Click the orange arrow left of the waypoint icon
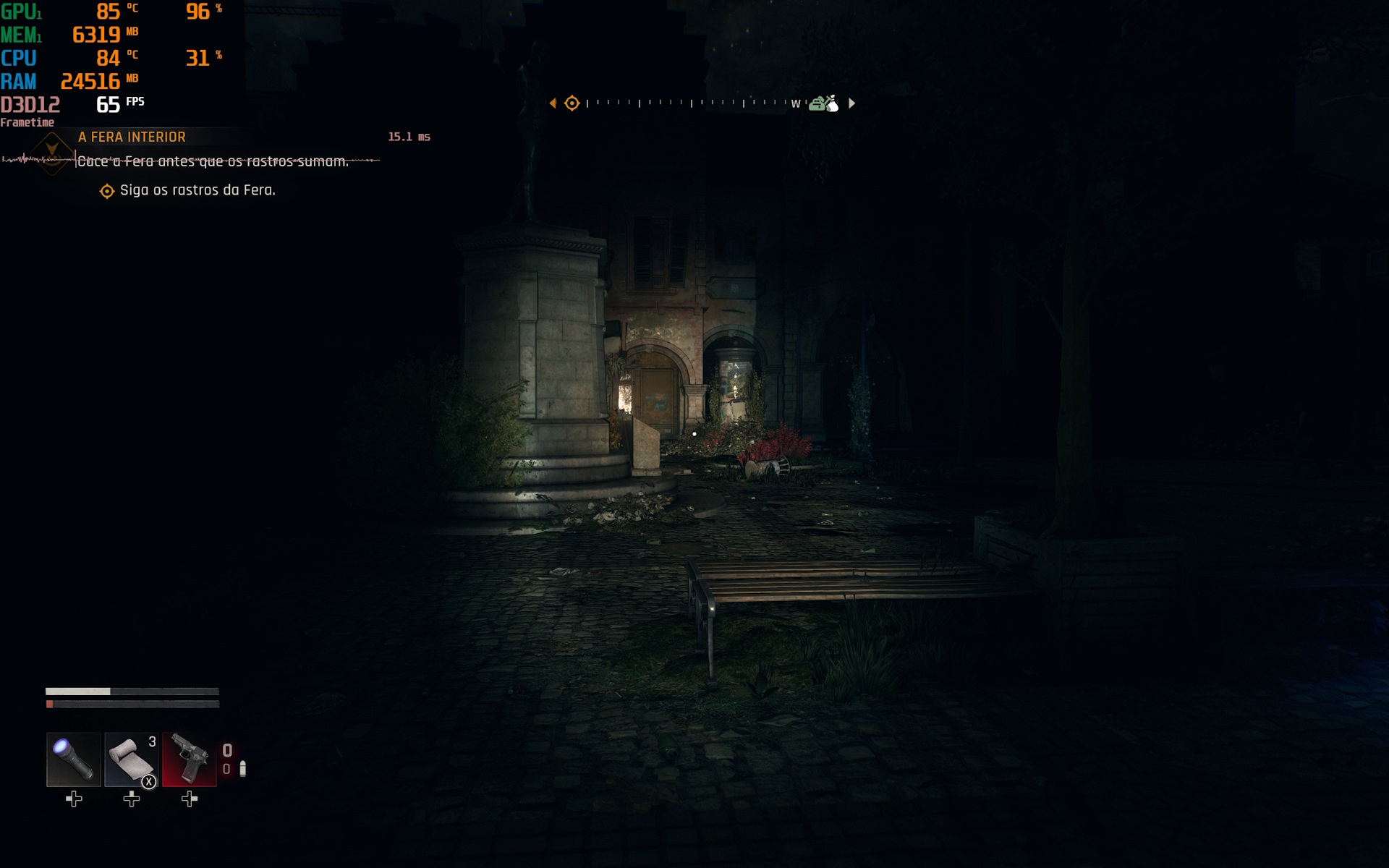Screen dimensions: 1389x868 tap(554, 103)
